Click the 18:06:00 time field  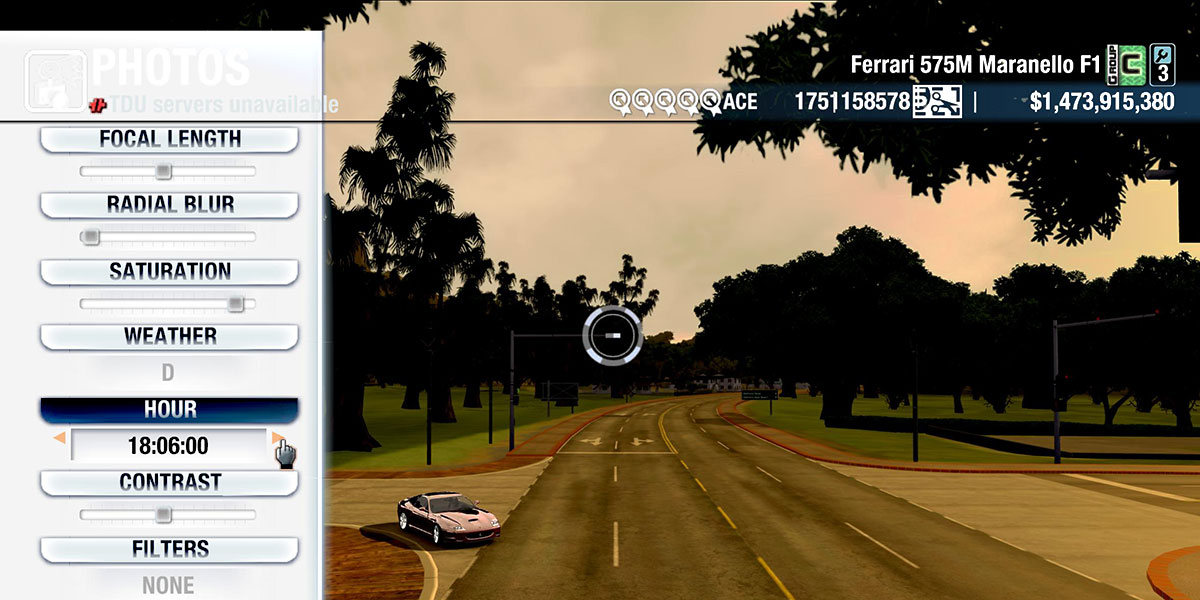coord(168,446)
